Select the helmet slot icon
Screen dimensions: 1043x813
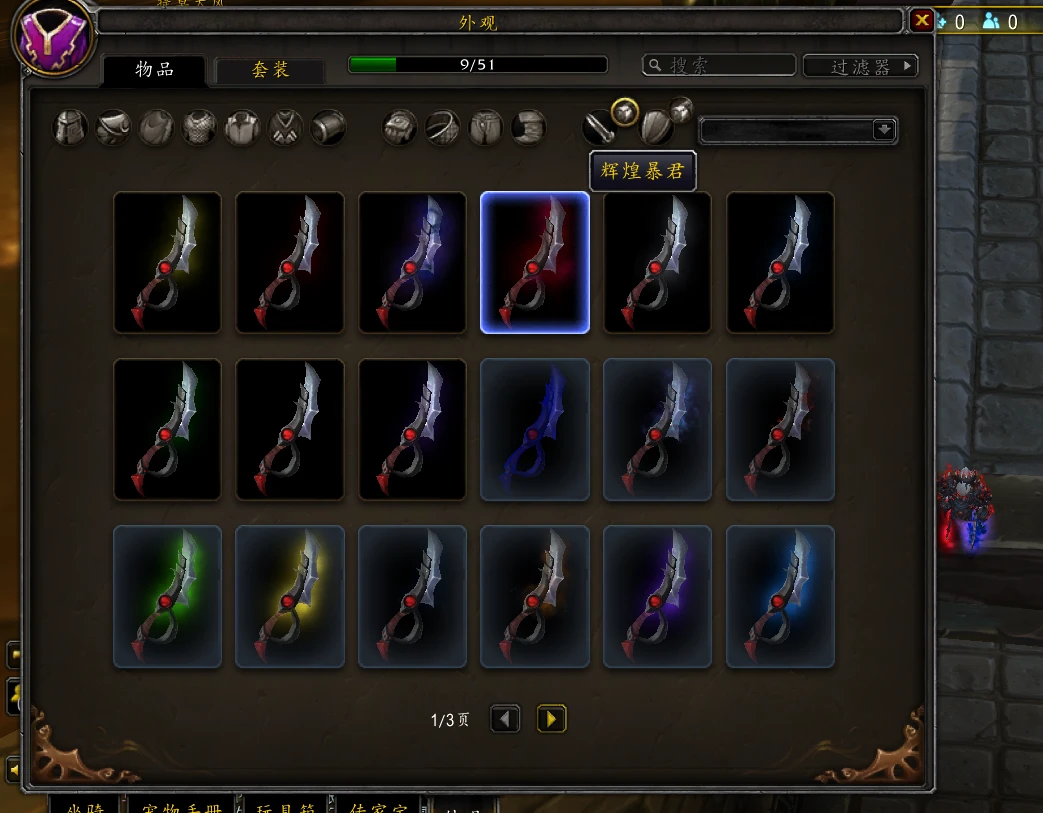tap(70, 128)
